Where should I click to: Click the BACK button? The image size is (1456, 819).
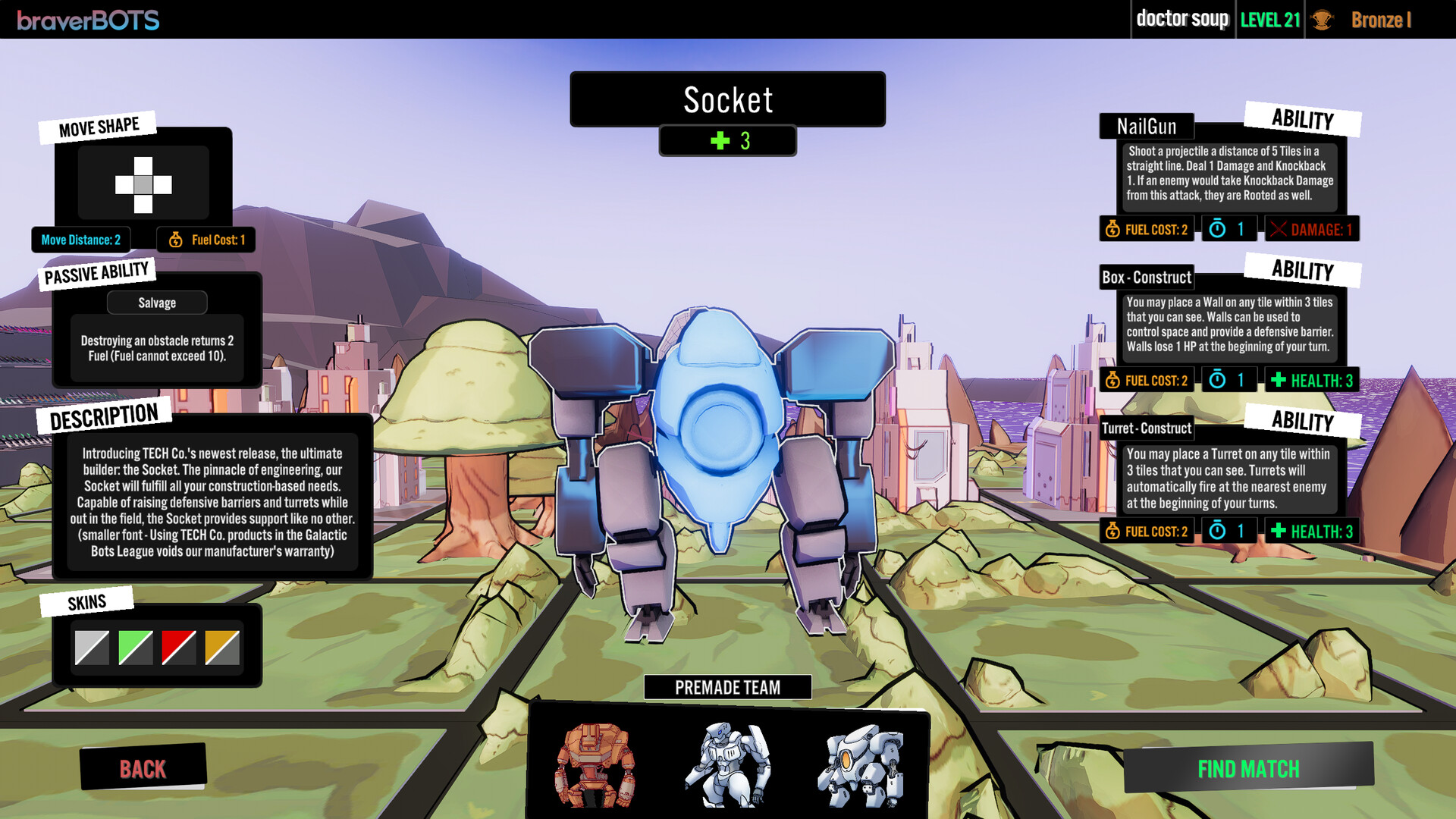(x=143, y=769)
